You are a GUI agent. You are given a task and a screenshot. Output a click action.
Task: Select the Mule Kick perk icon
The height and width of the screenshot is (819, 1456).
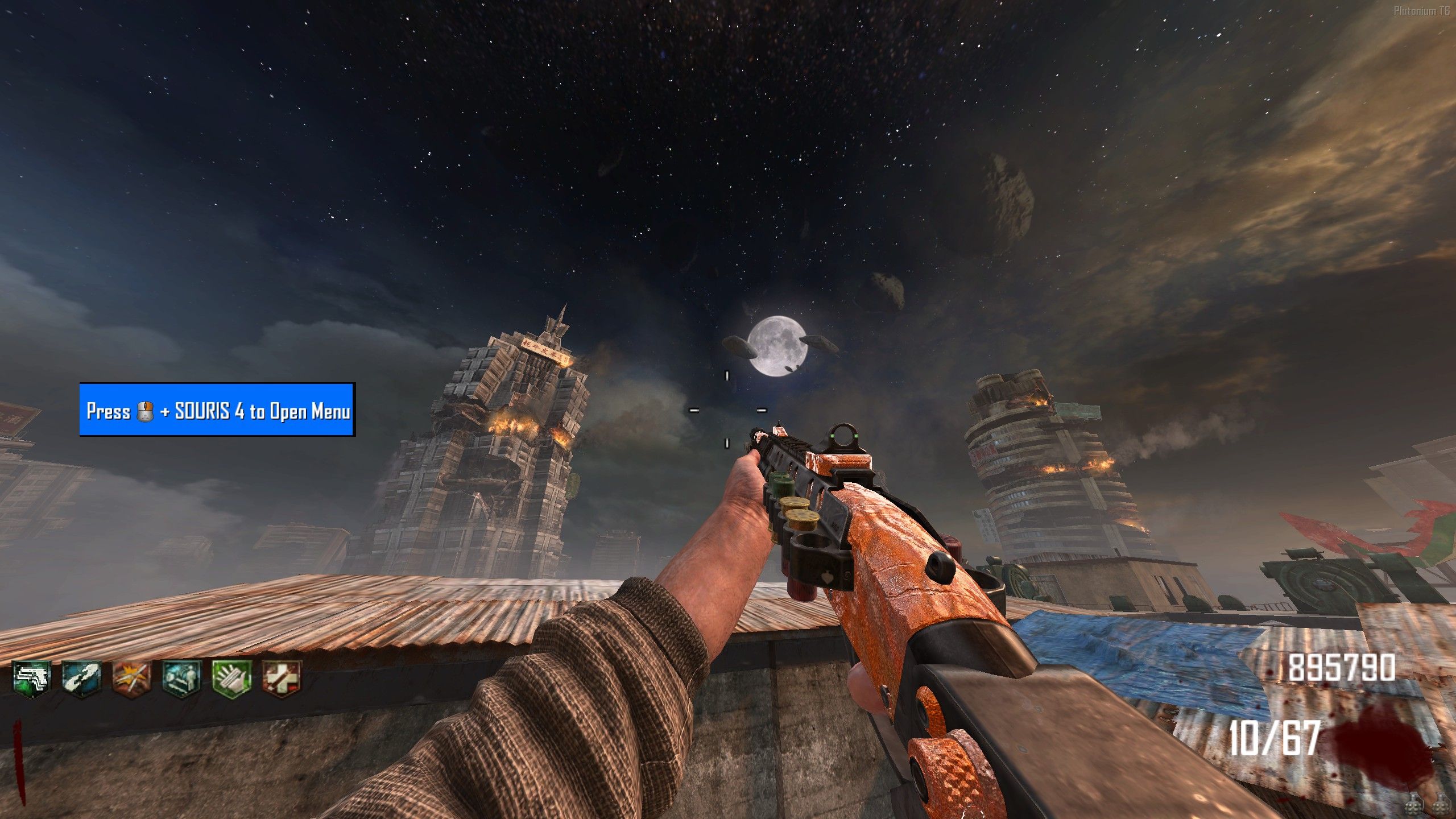coord(32,679)
